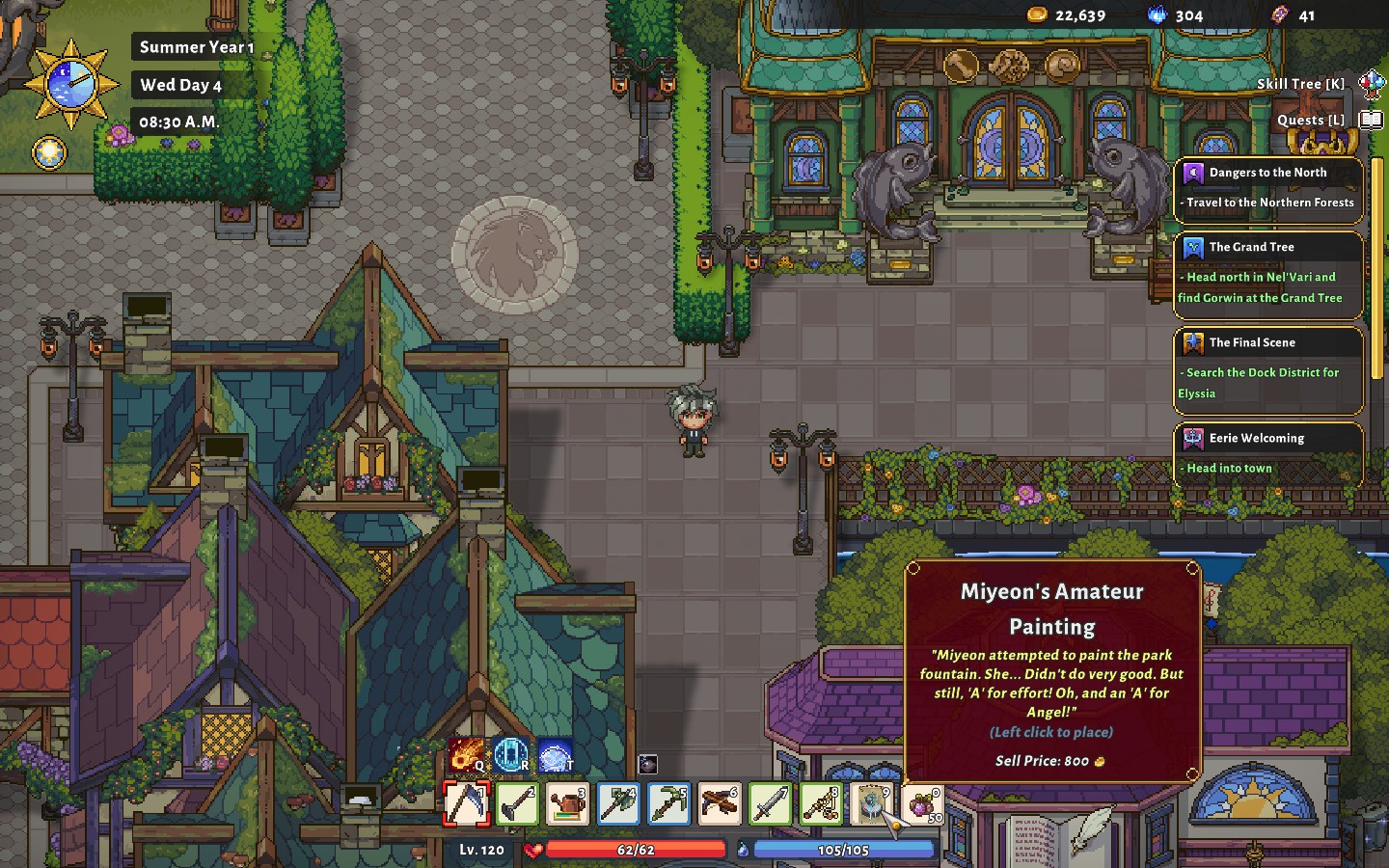Image resolution: width=1389 pixels, height=868 pixels.
Task: Select the Eerie Welcoming quest entry
Action: [x=1267, y=452]
